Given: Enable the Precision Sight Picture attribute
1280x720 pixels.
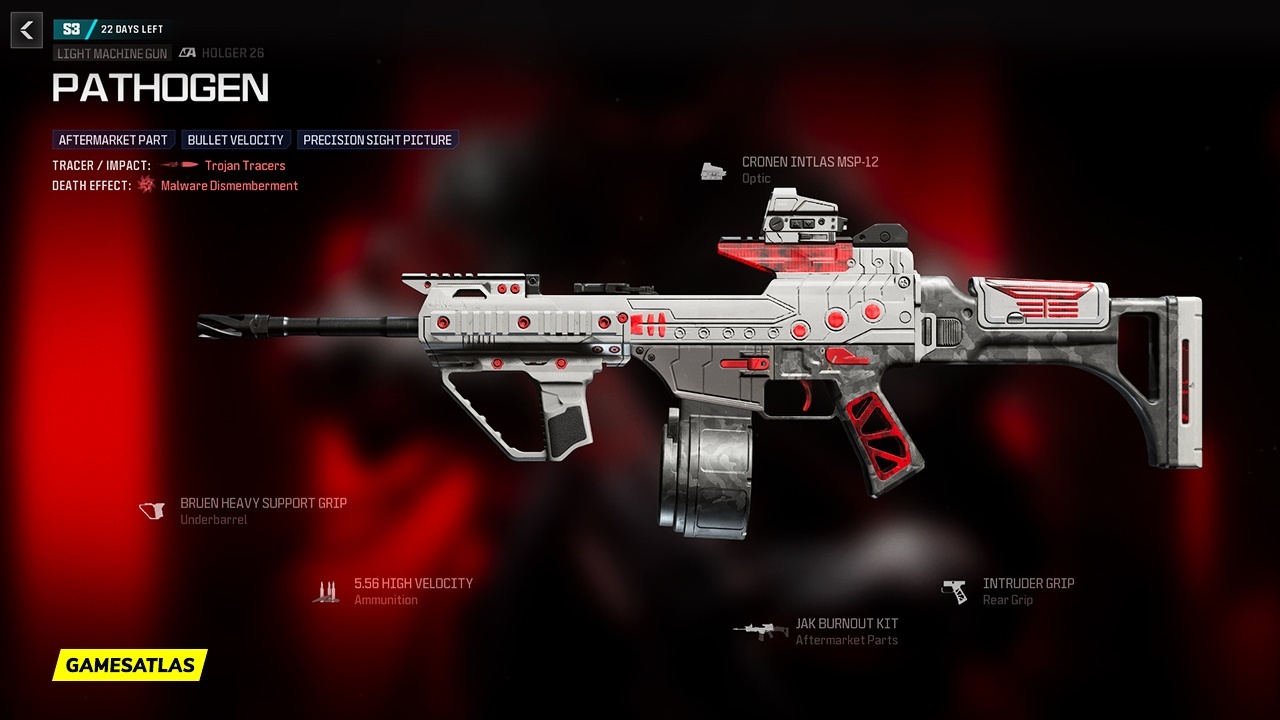Looking at the screenshot, I should (x=377, y=140).
